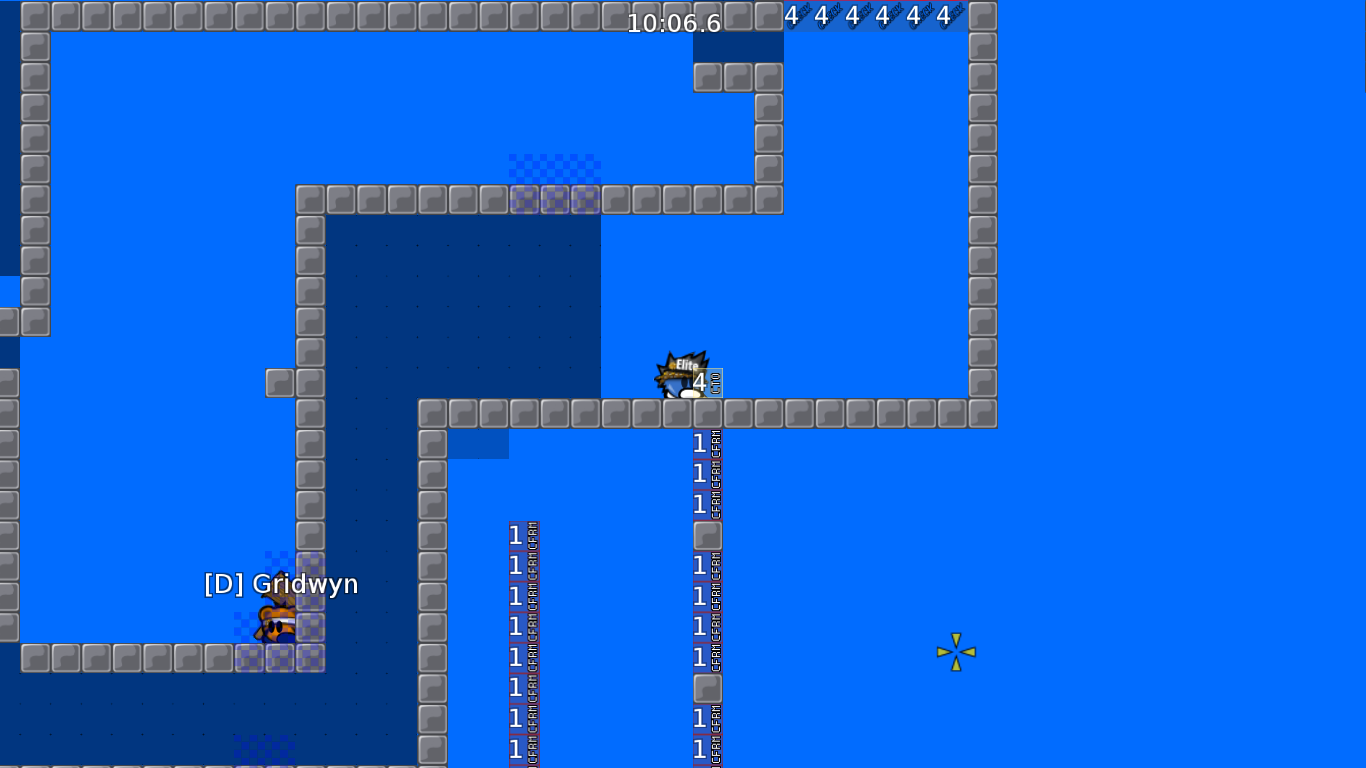Click the yellow sparkle effect near bottom right
This screenshot has width=1366, height=768.
(955, 651)
